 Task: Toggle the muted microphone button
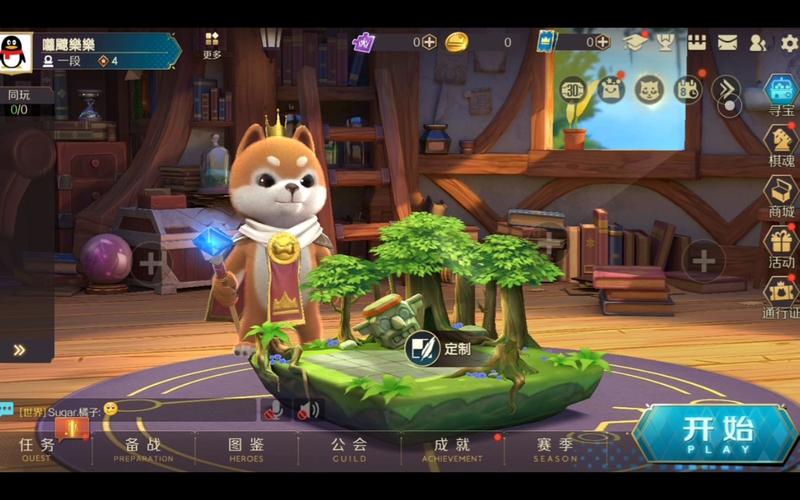click(270, 409)
